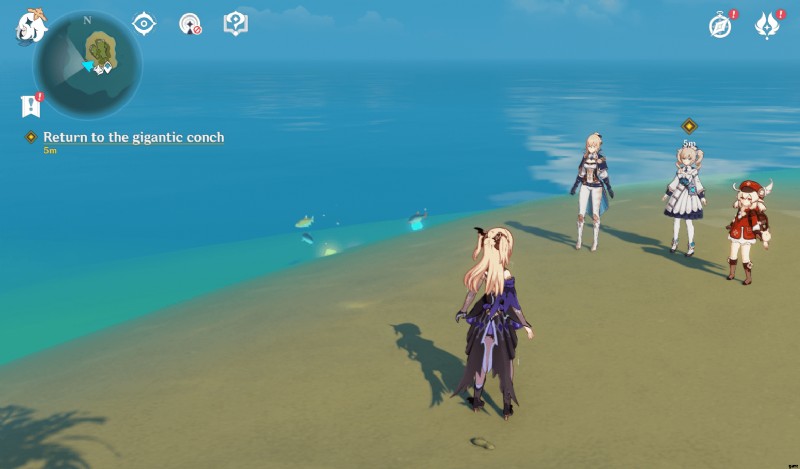Open the question mark book tutorial icon
This screenshot has height=469, width=800.
click(x=235, y=23)
